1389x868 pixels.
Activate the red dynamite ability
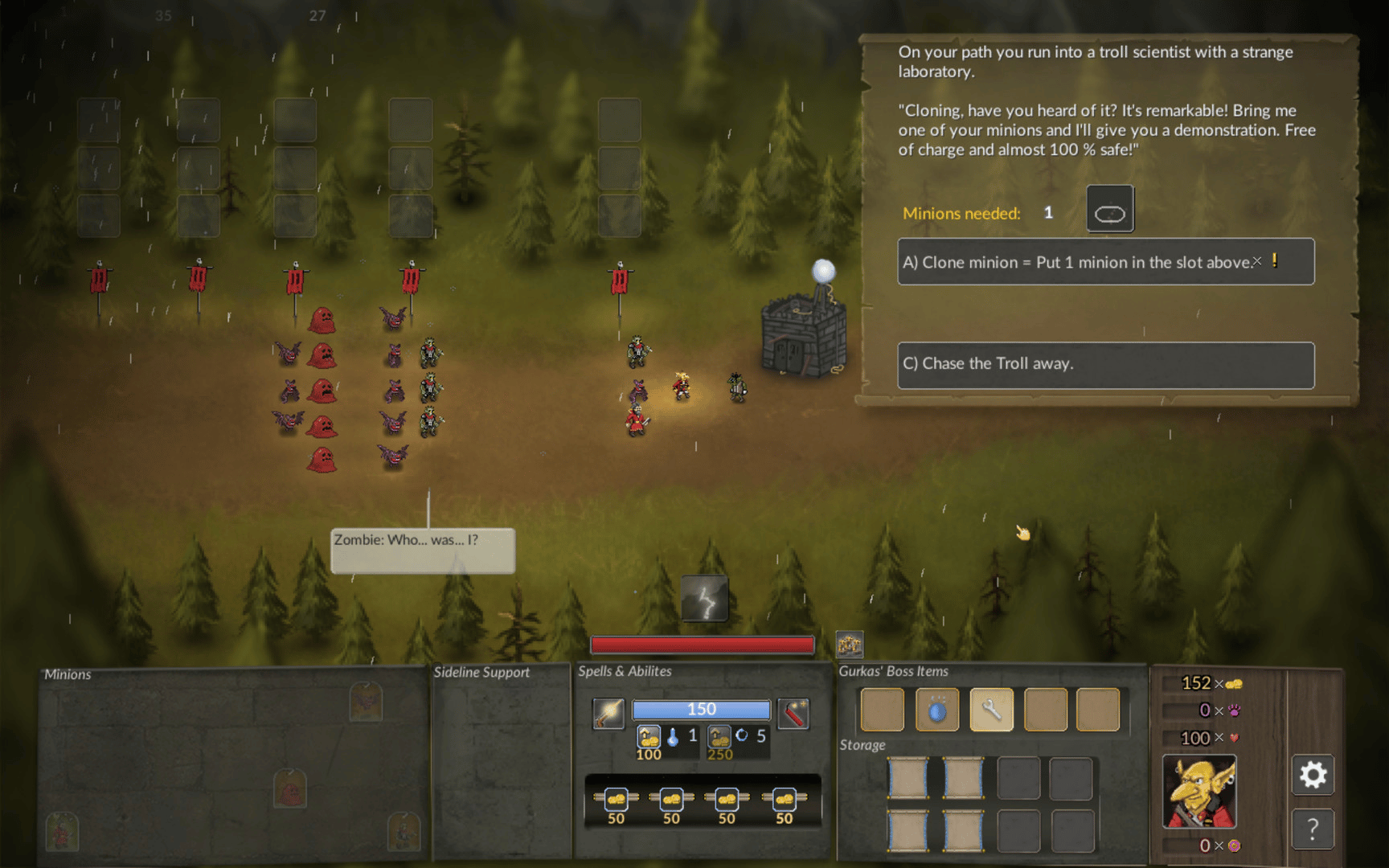coord(793,713)
